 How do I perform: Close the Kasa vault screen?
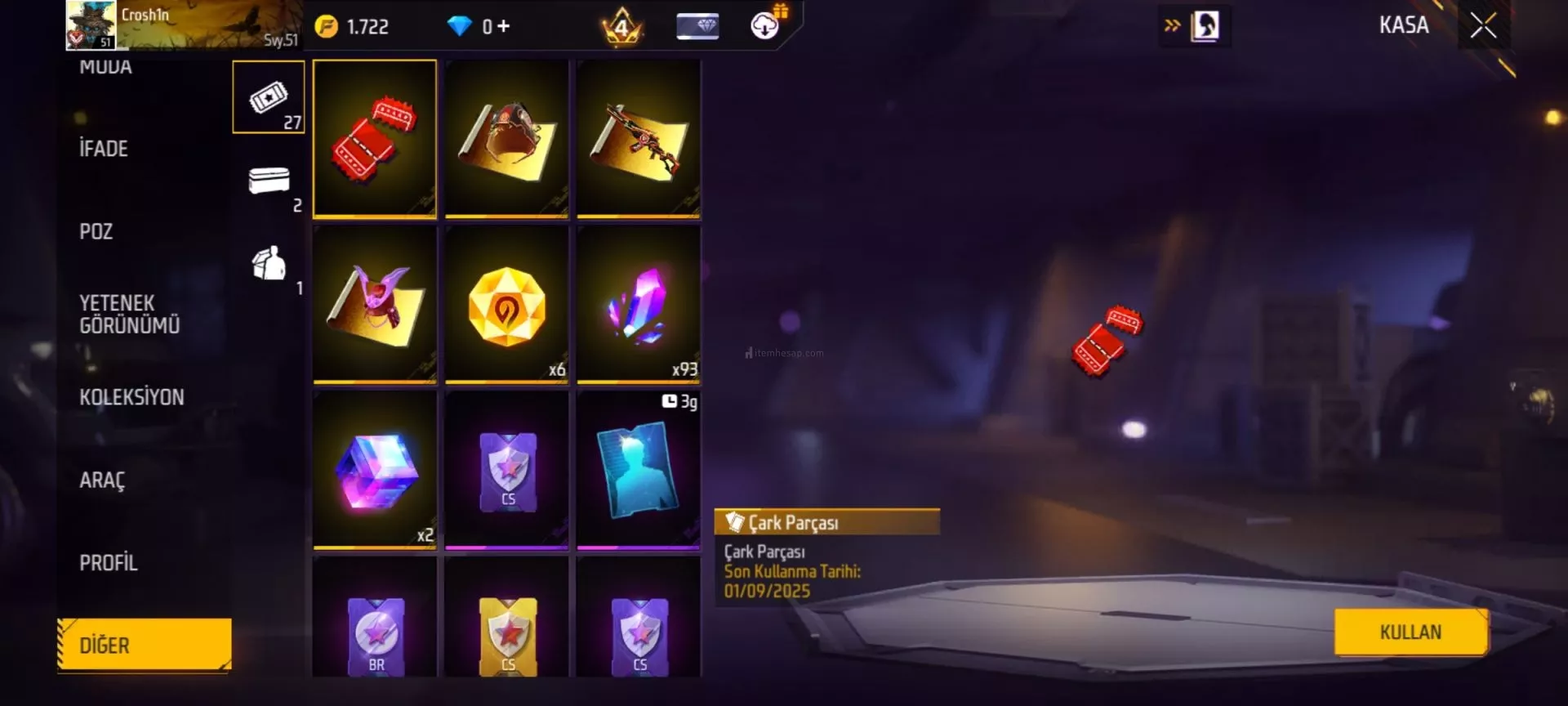coord(1483,26)
